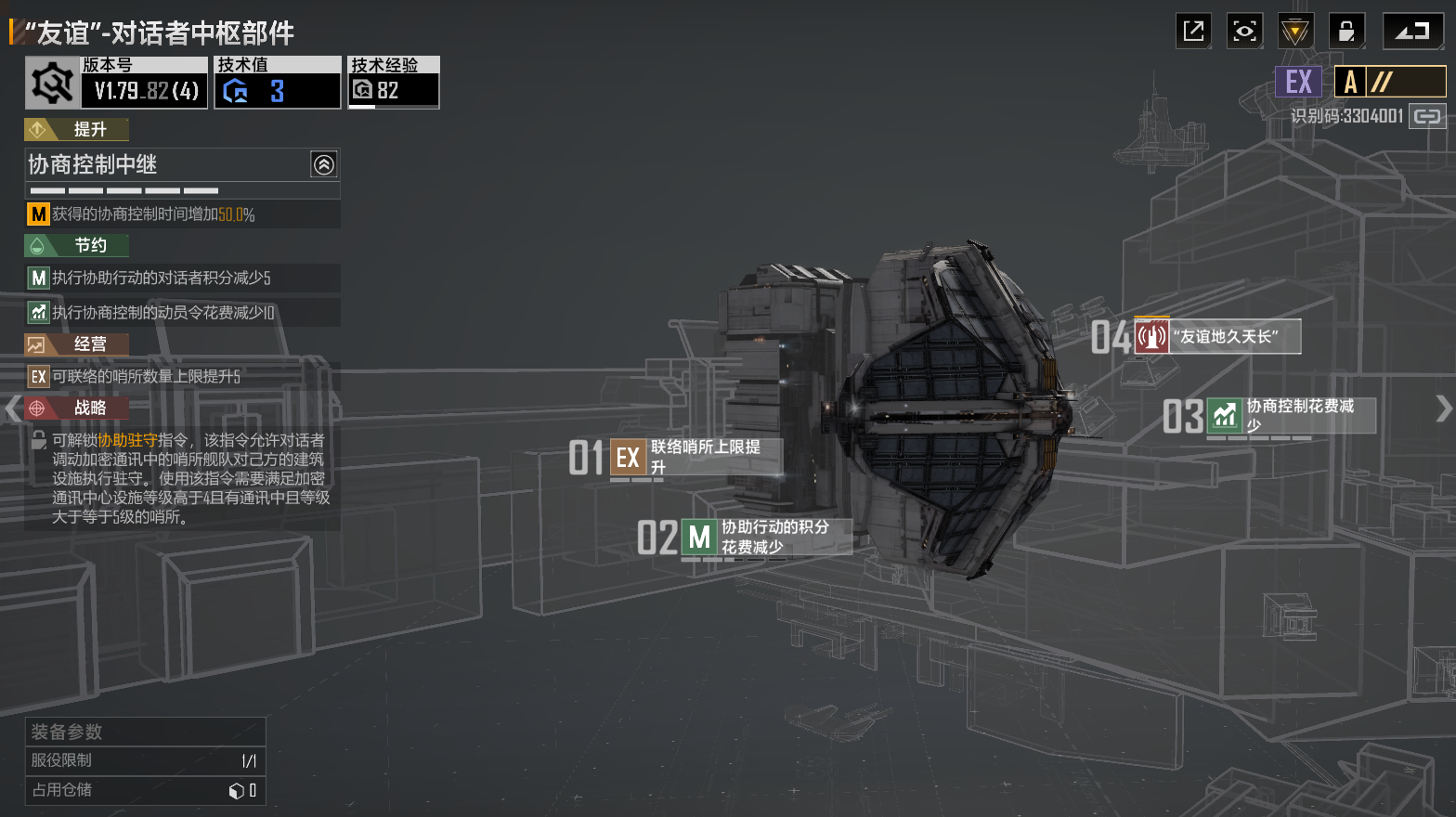The width and height of the screenshot is (1456, 817).
Task: Select the 获得的协商控制时间增加50.0% row
Action: [182, 214]
